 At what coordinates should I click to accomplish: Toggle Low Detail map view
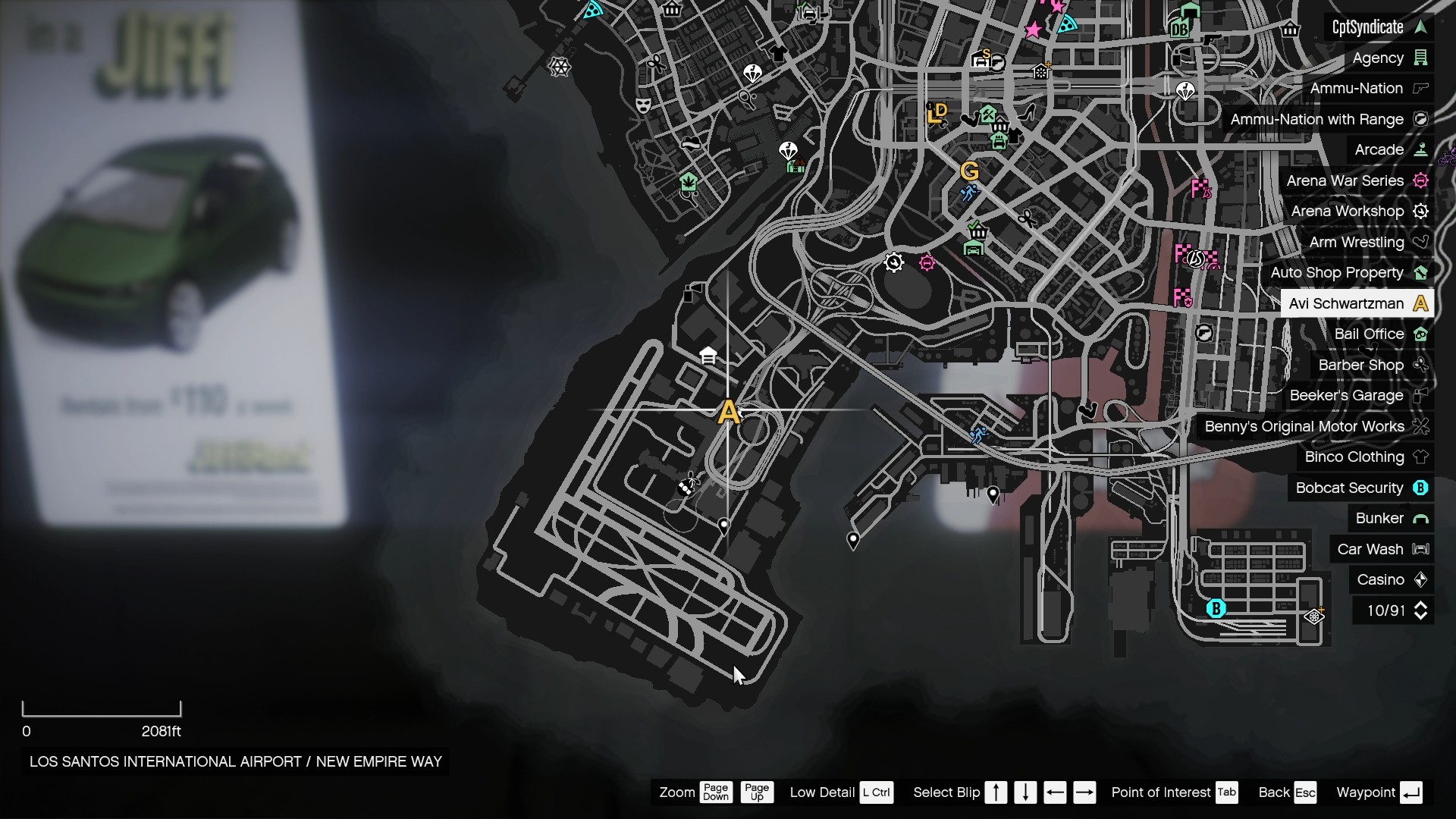[x=877, y=792]
